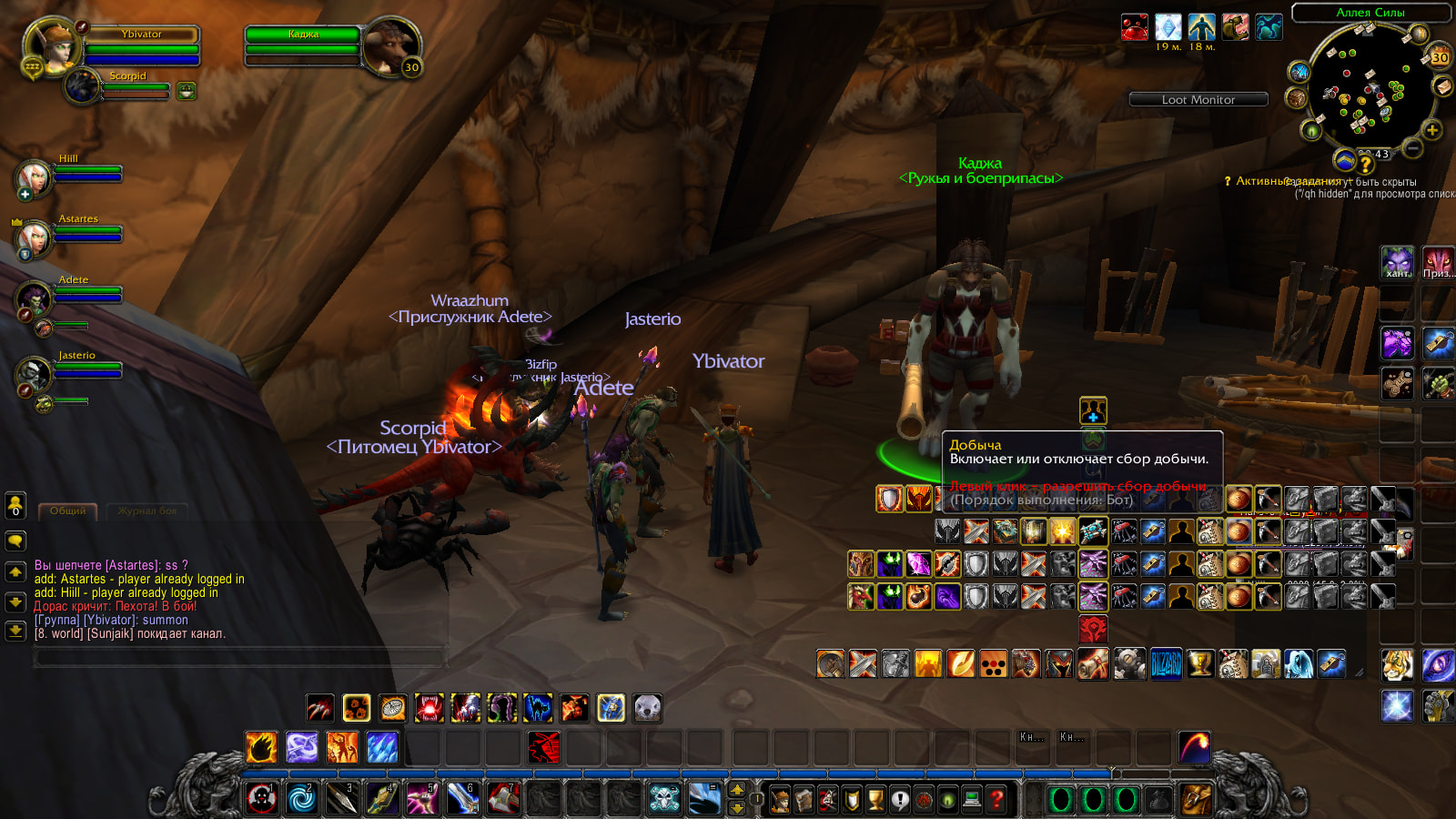Select party member Hiill's portrait
Image resolution: width=1456 pixels, height=819 pixels.
coord(34,177)
